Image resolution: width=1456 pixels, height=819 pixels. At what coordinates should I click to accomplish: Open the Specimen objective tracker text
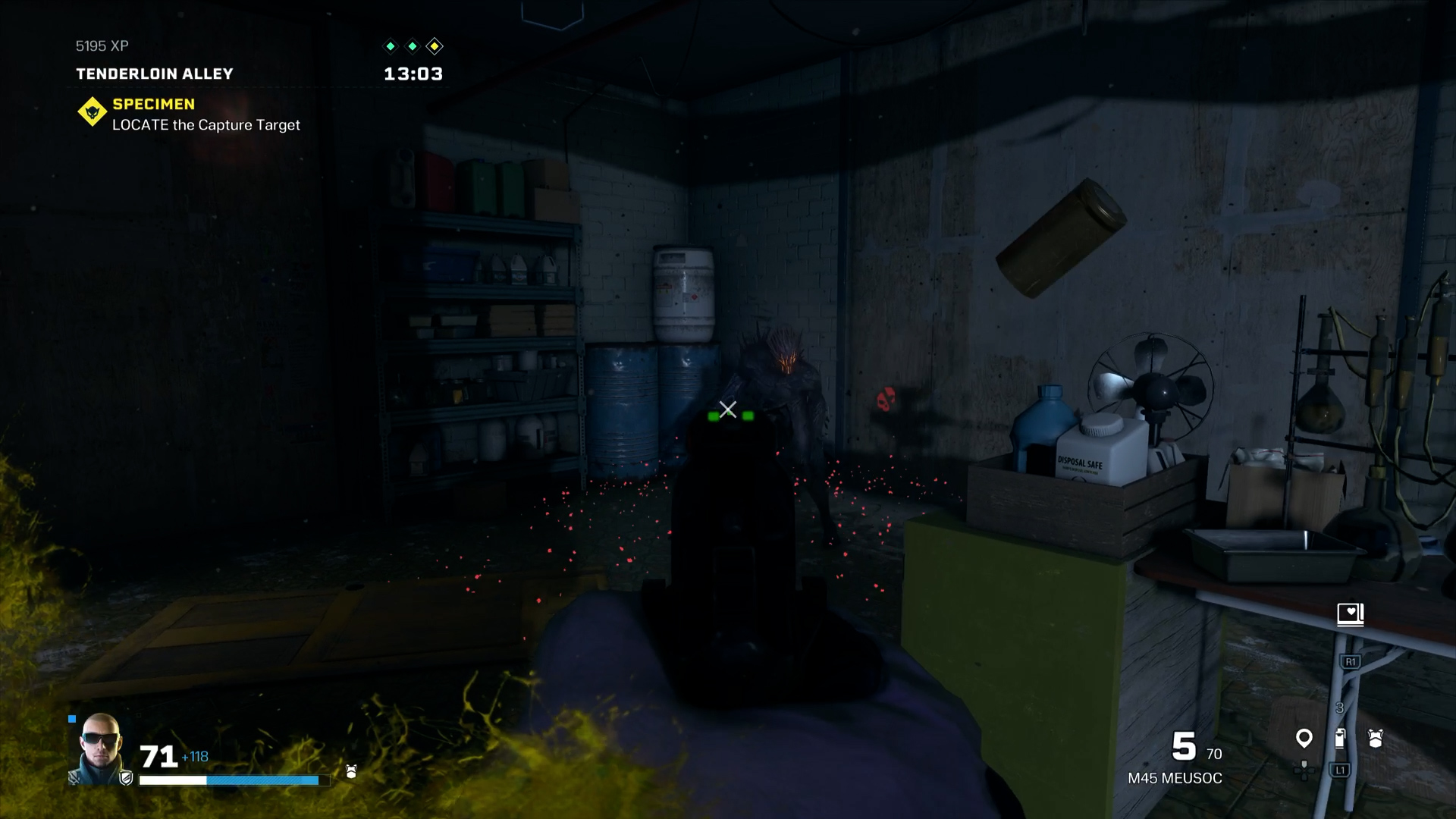tap(206, 124)
